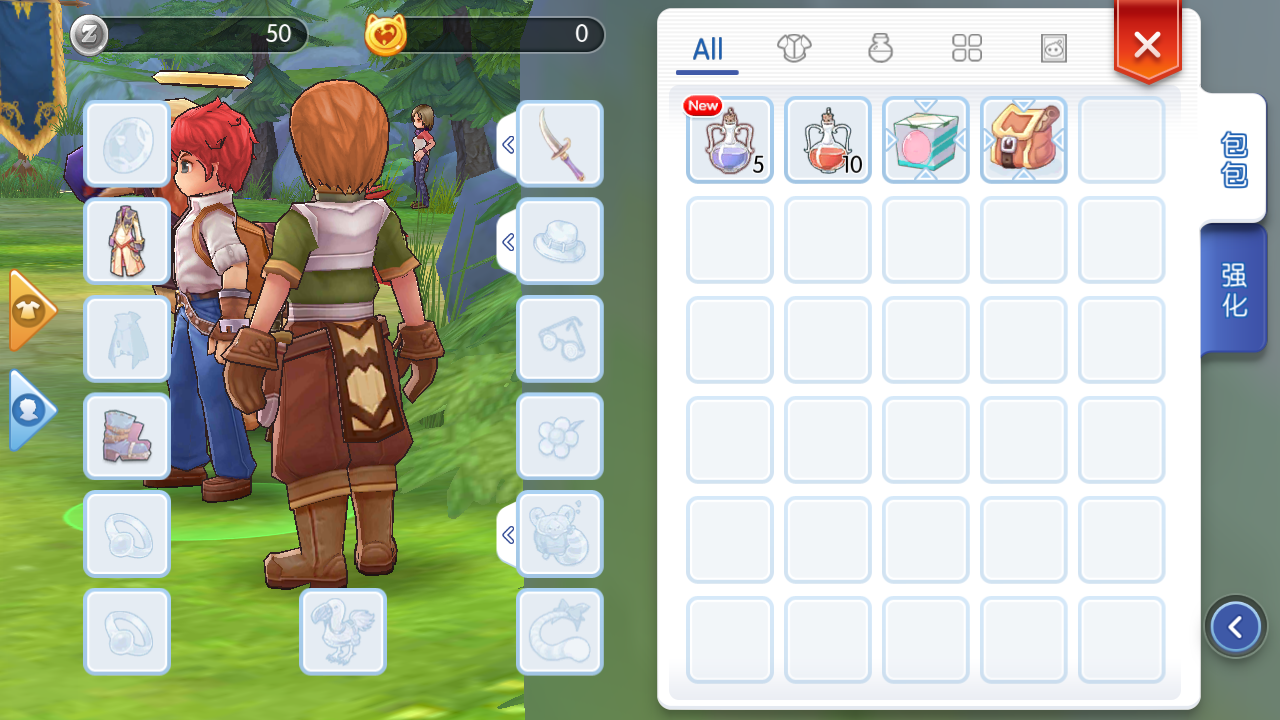Viewport: 1280px width, 720px height.
Task: Tap the round blue back arrow button
Action: point(1235,627)
